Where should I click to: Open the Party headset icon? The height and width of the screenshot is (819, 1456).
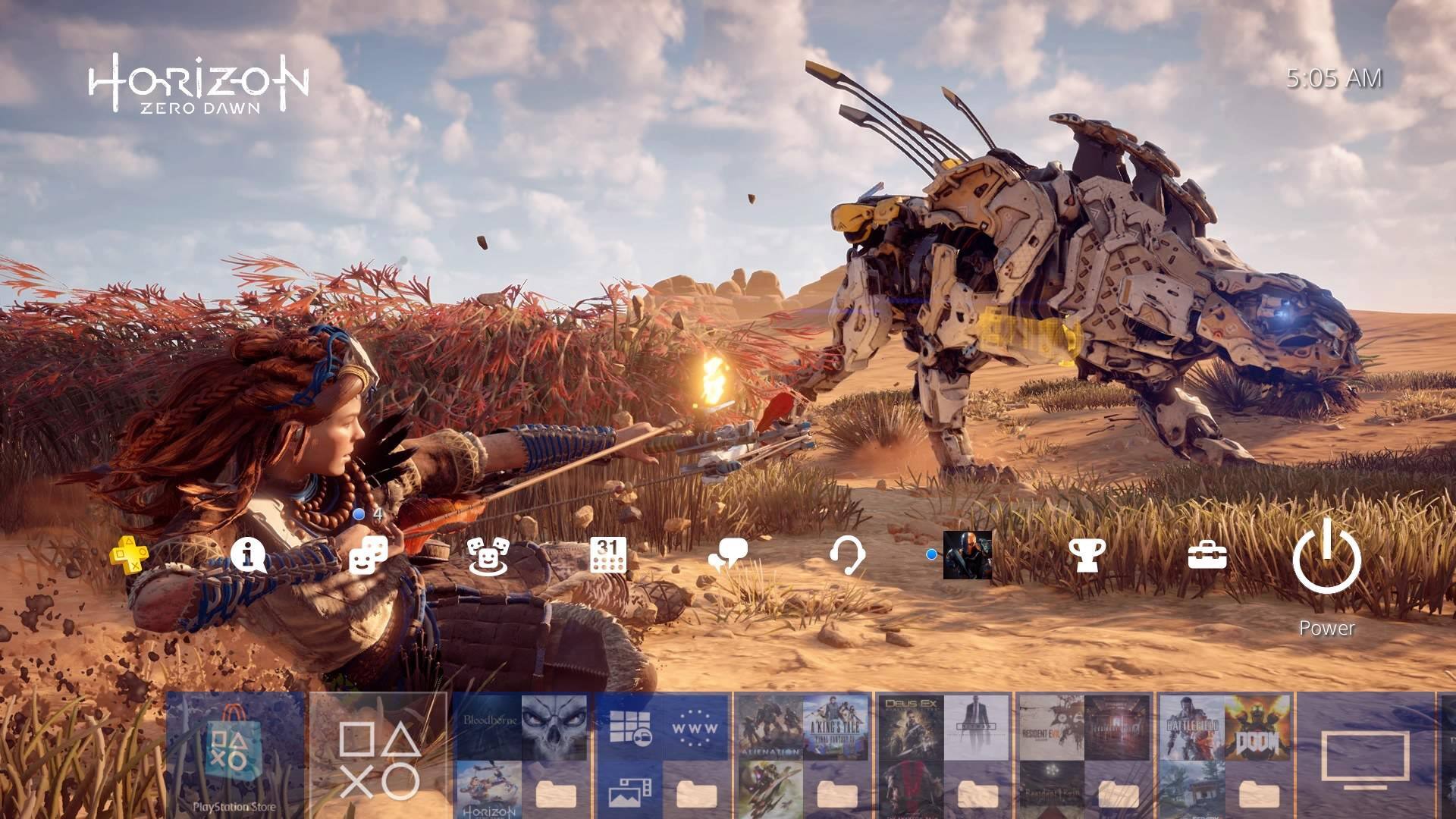click(847, 556)
